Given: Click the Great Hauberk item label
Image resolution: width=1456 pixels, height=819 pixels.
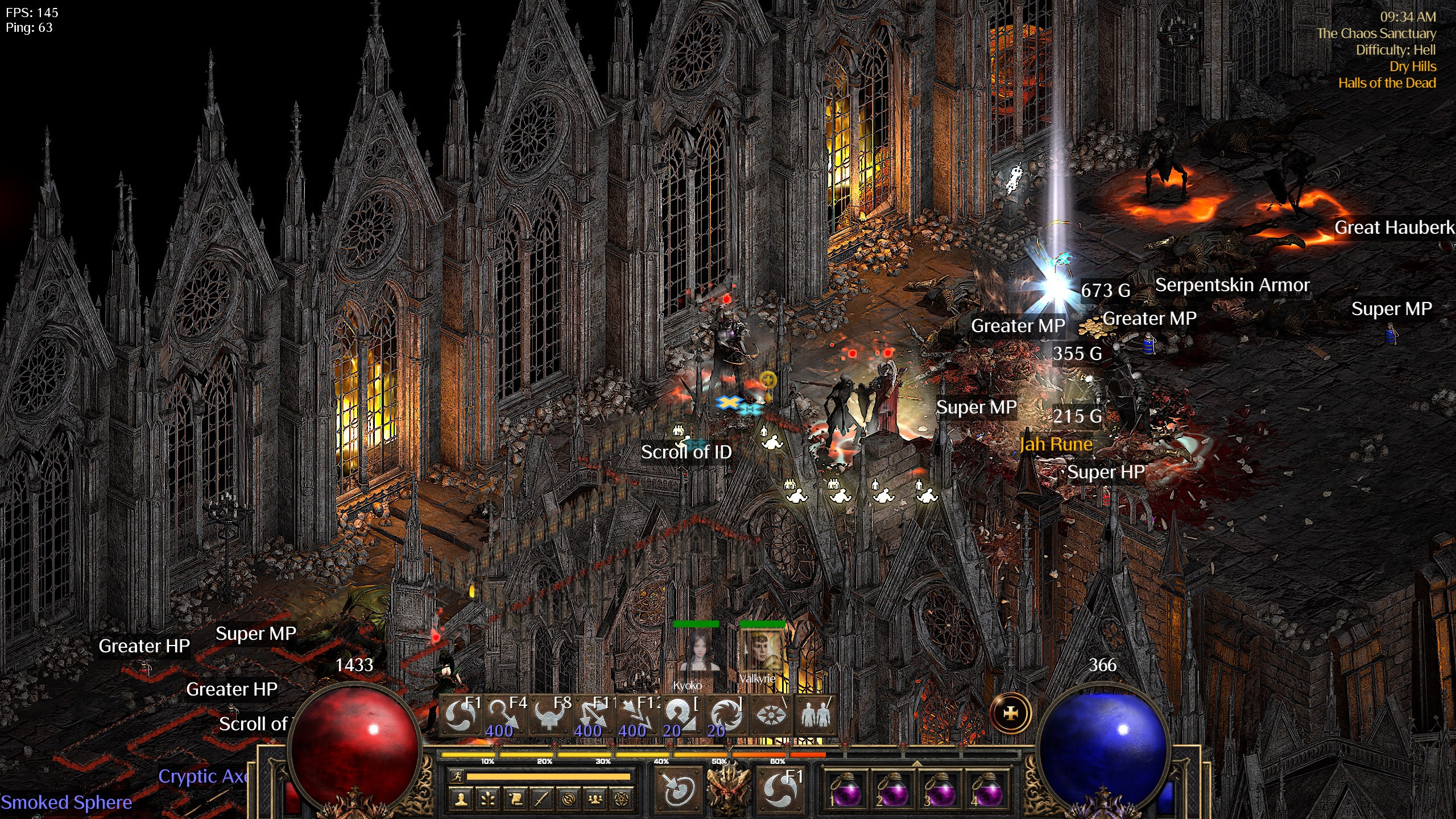Looking at the screenshot, I should pyautogui.click(x=1393, y=227).
